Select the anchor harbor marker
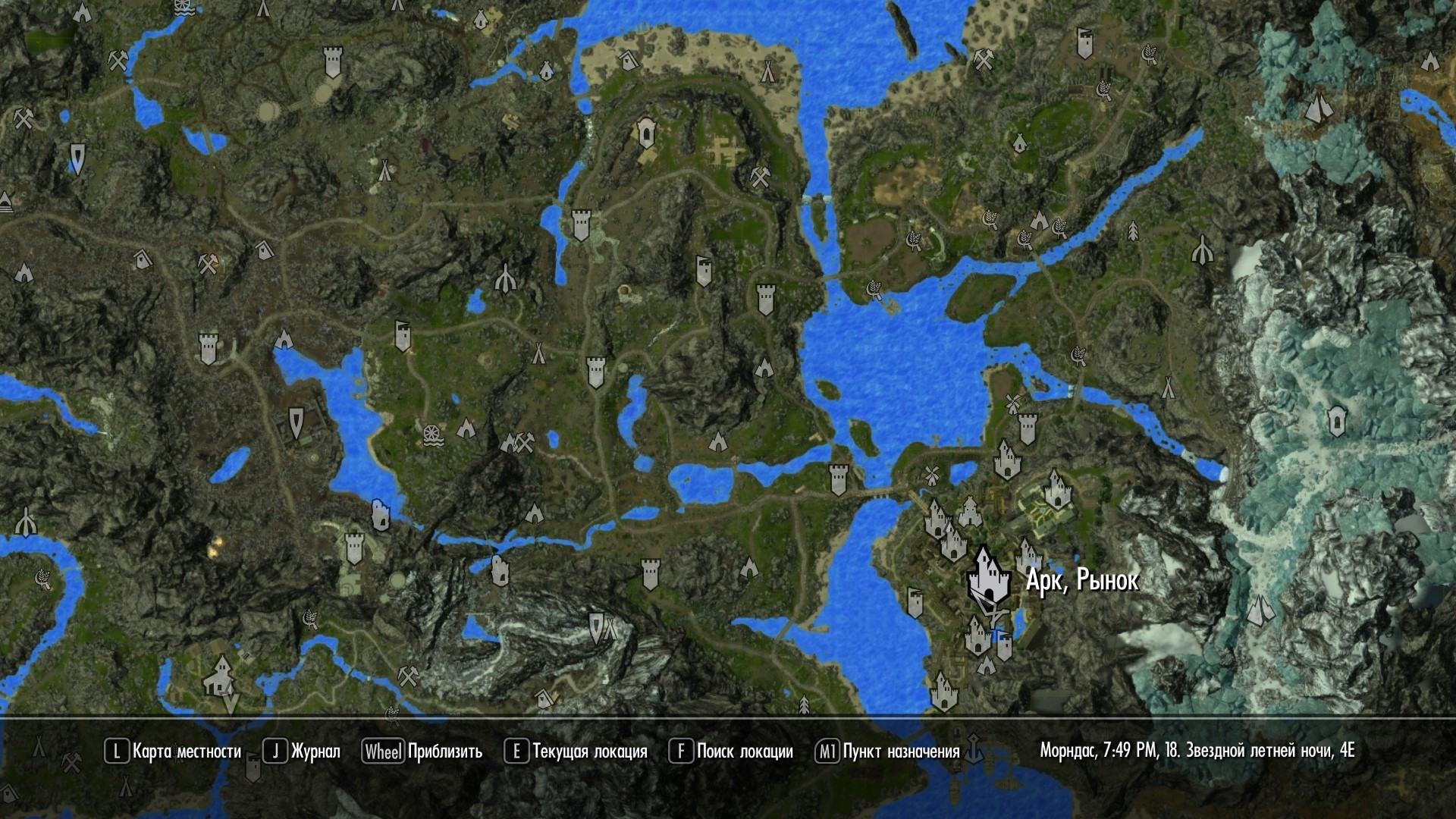This screenshot has height=819, width=1456. tap(974, 750)
